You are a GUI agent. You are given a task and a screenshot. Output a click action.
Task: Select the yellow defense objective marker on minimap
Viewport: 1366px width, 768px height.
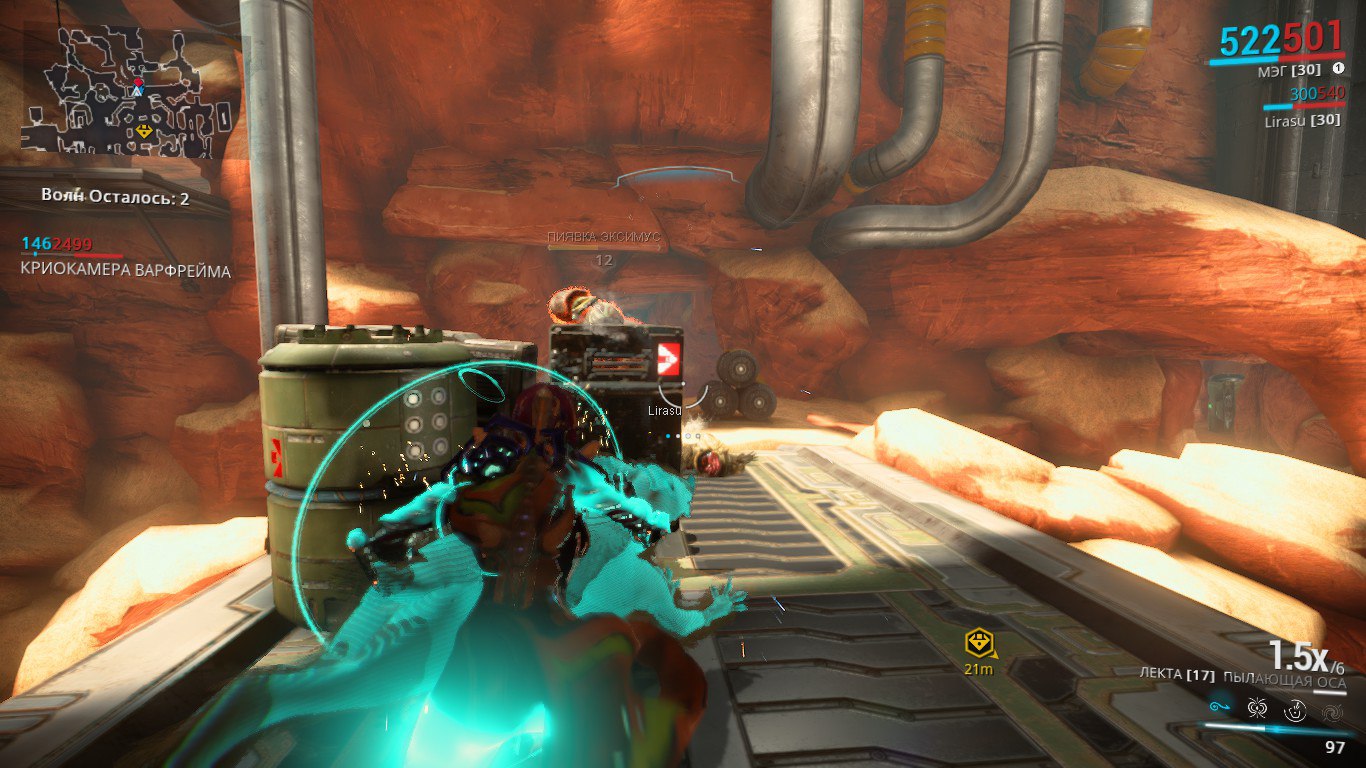pos(145,131)
